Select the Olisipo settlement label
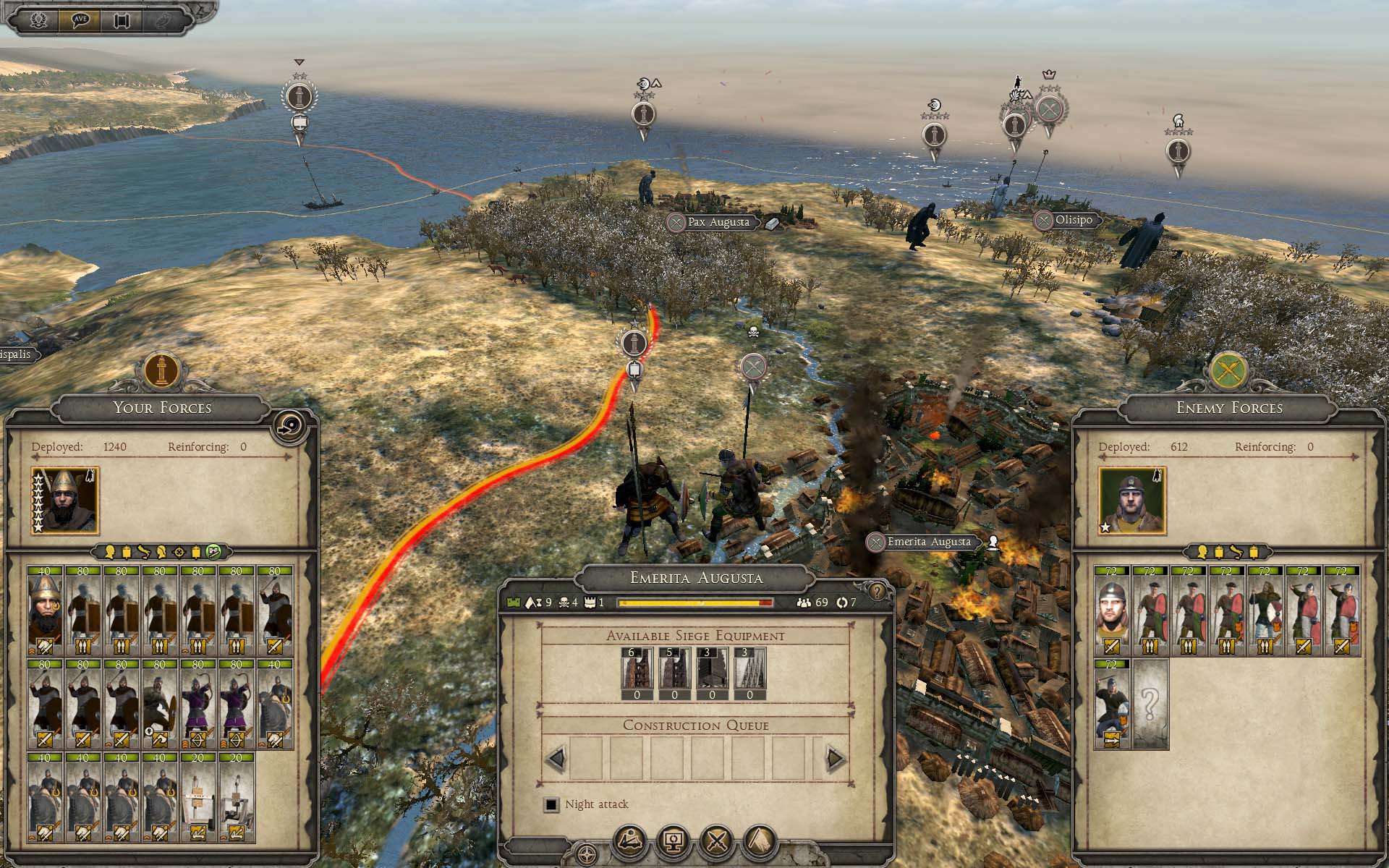The image size is (1389, 868). tap(1073, 220)
